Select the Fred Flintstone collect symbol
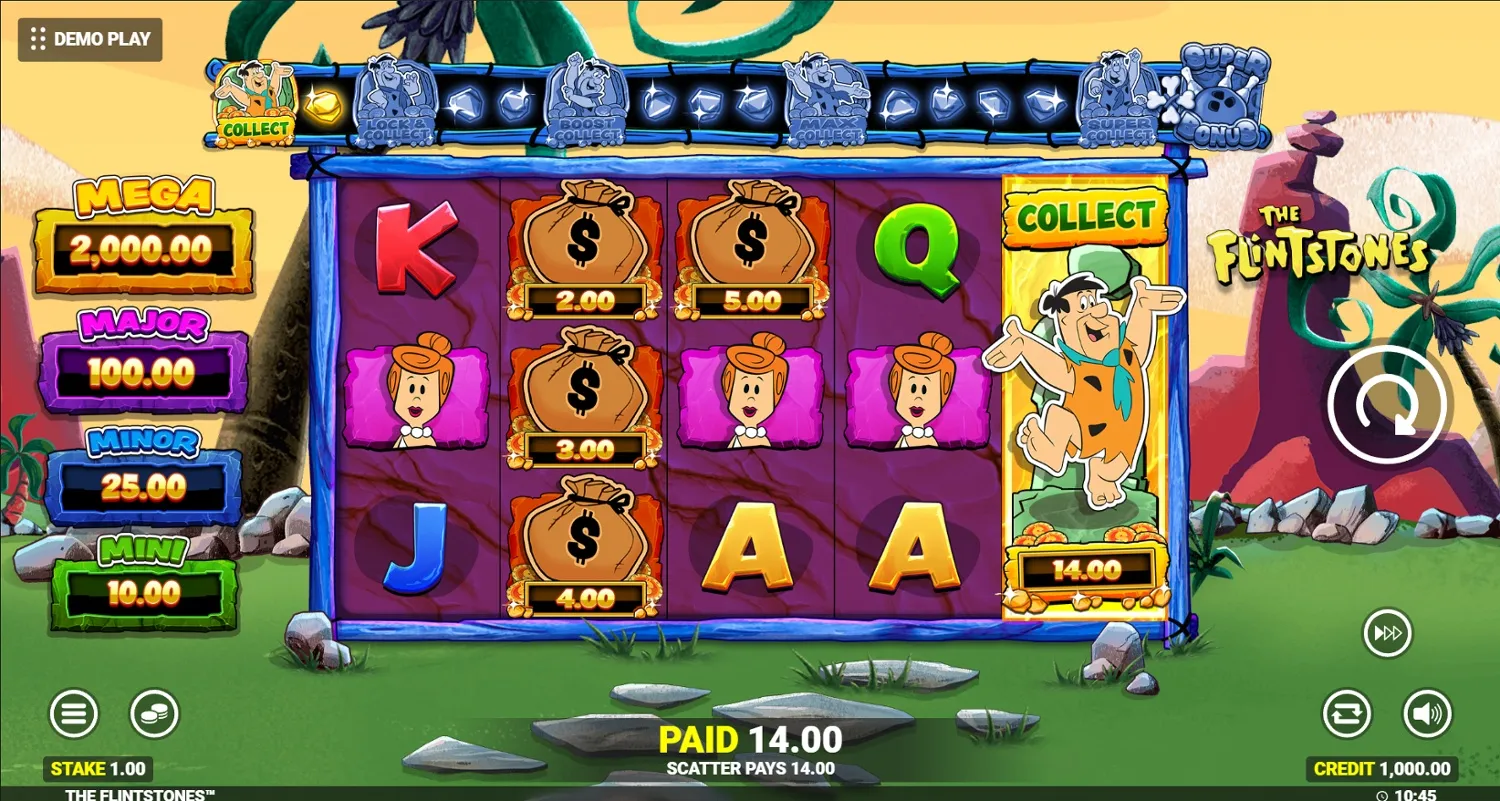This screenshot has height=801, width=1500. 1085,400
